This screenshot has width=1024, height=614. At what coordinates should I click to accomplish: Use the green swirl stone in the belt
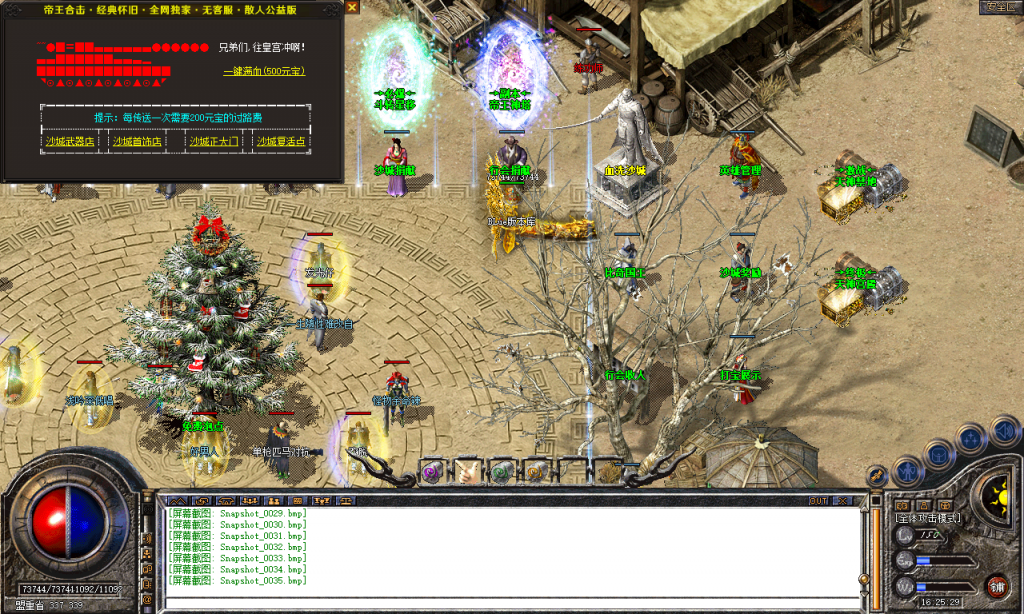[502, 470]
